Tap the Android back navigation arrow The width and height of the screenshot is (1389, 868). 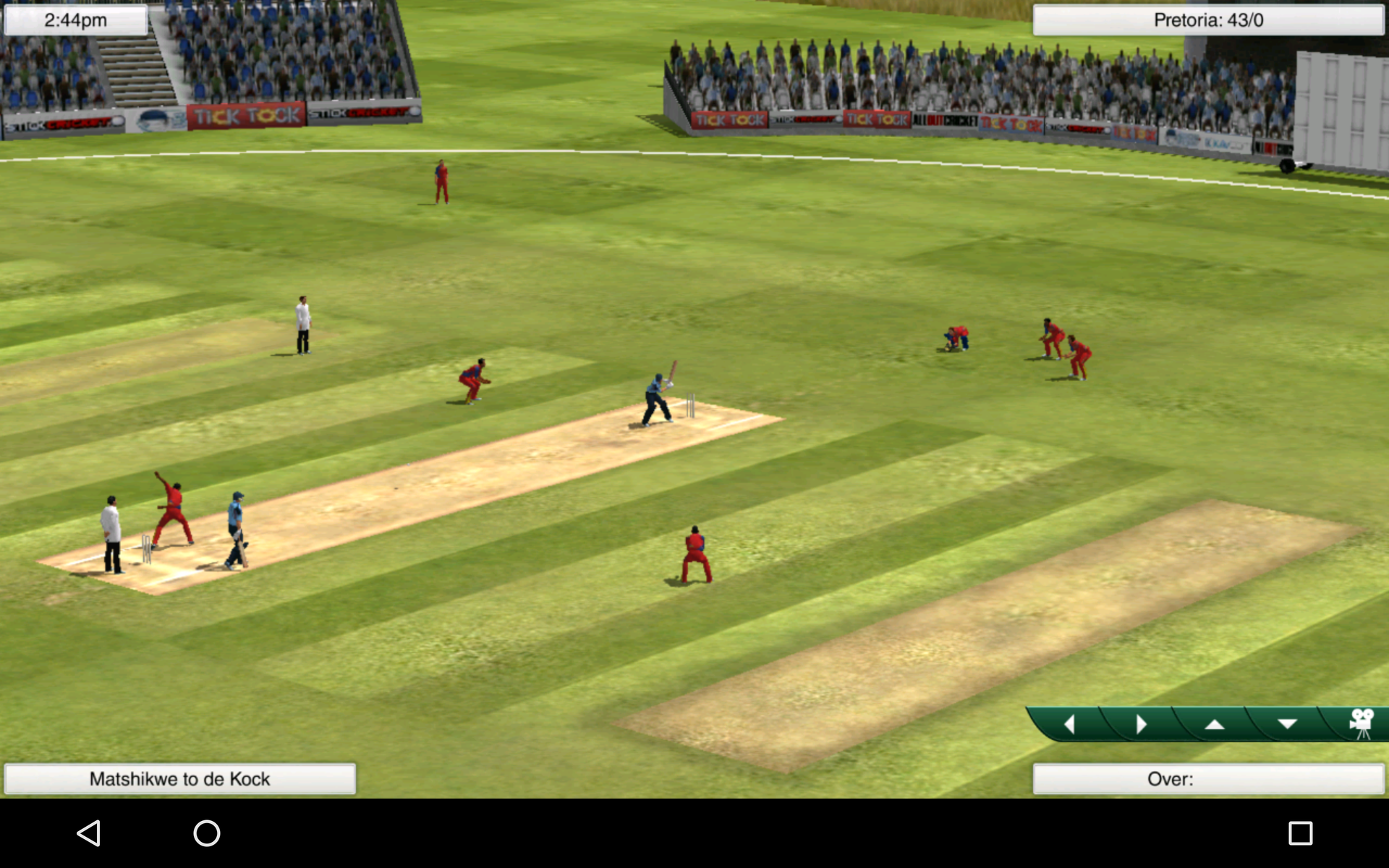click(x=87, y=833)
